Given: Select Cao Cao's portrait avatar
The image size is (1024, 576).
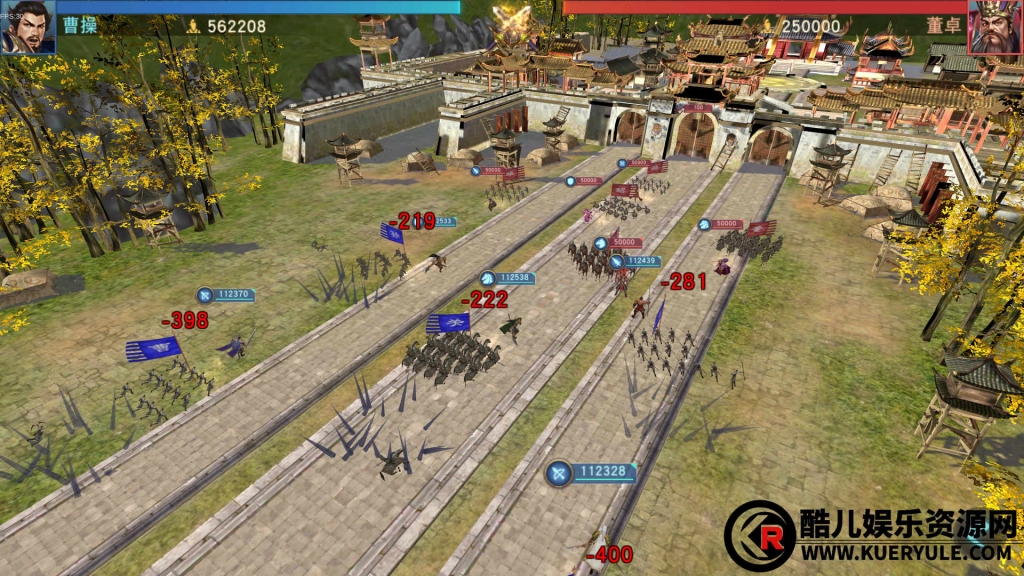Looking at the screenshot, I should pos(27,27).
